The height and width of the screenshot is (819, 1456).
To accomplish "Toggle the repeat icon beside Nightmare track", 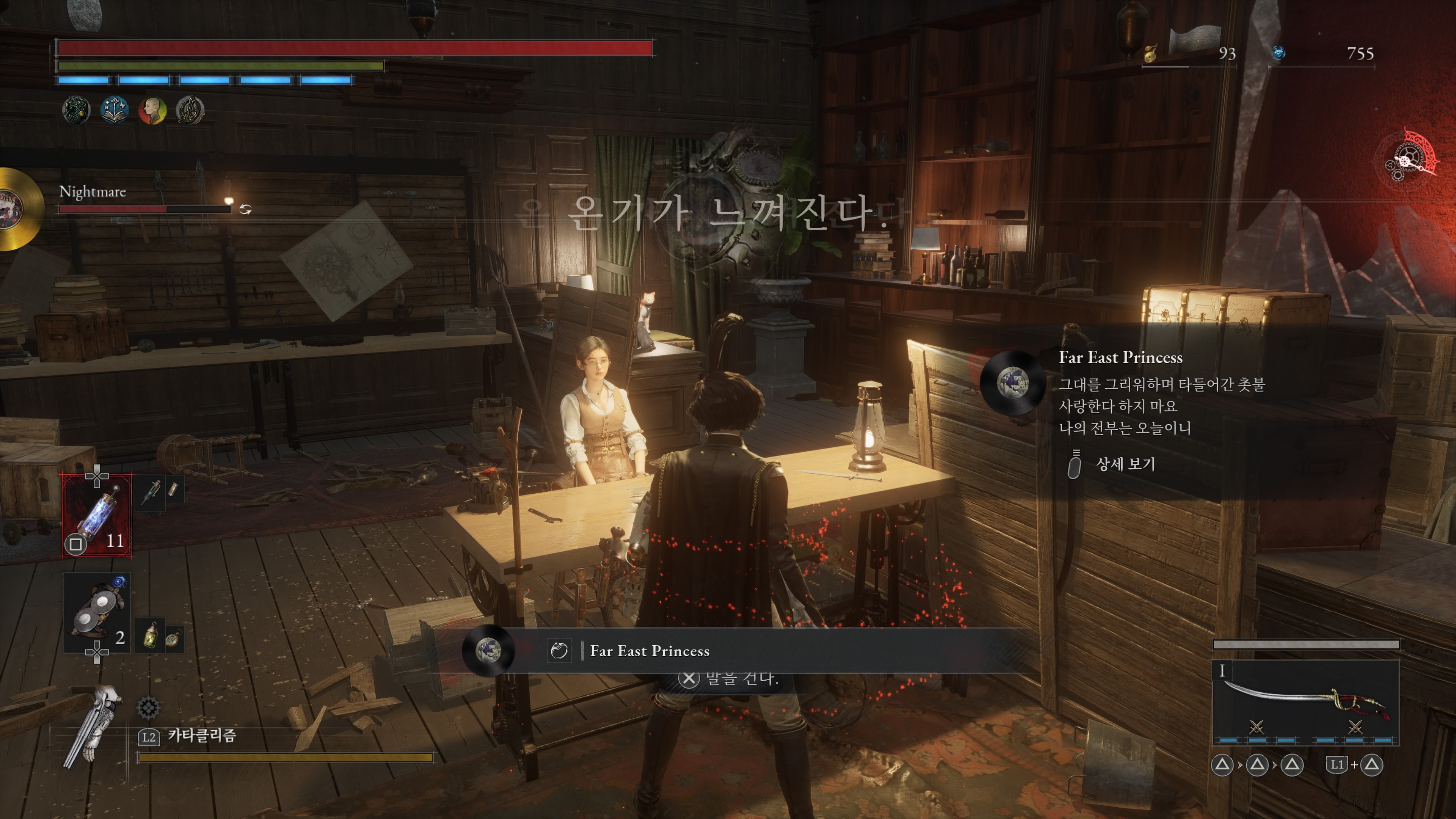I will tap(245, 210).
